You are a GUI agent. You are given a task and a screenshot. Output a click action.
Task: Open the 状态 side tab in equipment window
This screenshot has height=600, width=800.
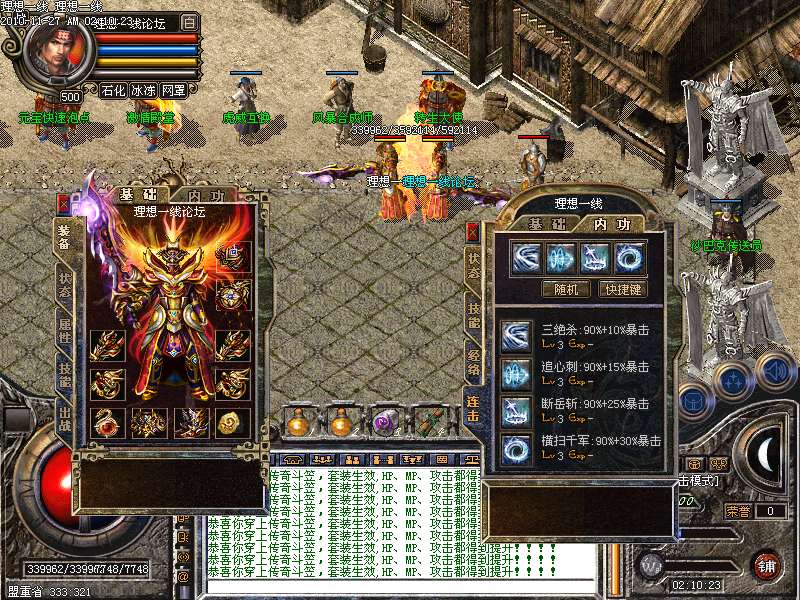(x=64, y=279)
